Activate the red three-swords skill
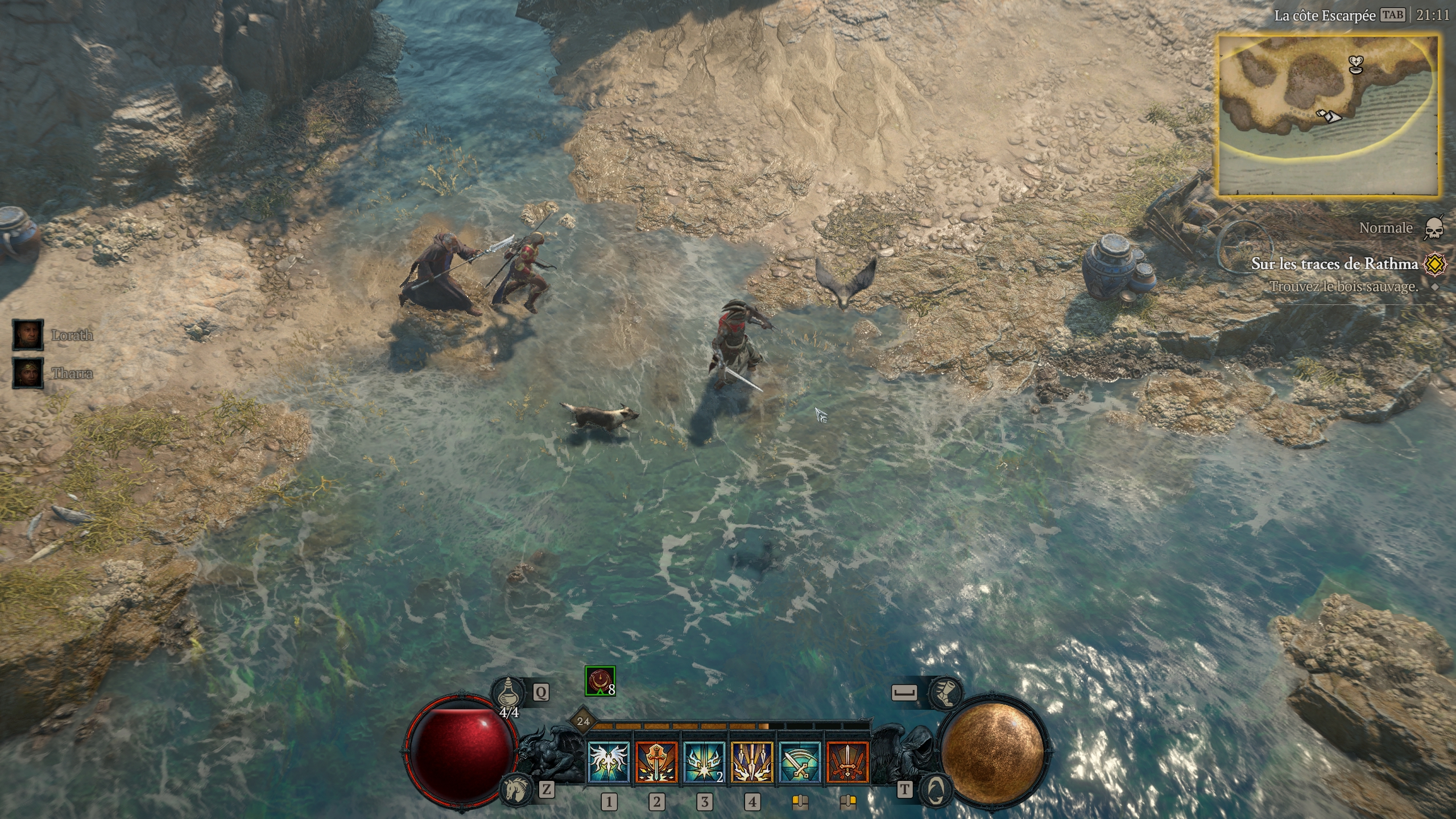 point(847,763)
